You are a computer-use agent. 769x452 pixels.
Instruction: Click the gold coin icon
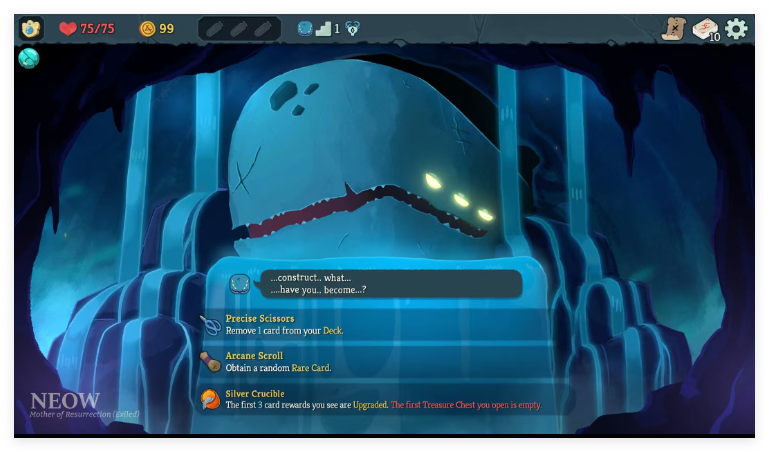click(147, 28)
